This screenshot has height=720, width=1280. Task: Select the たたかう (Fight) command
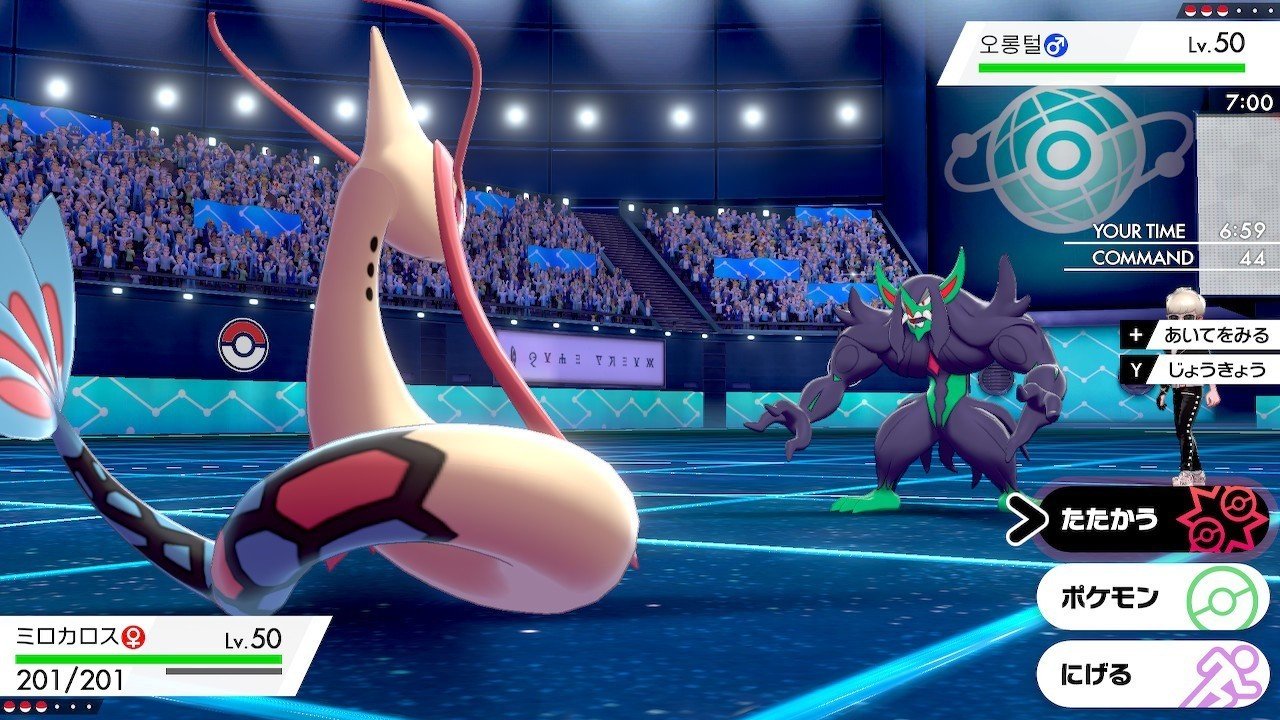click(1148, 519)
